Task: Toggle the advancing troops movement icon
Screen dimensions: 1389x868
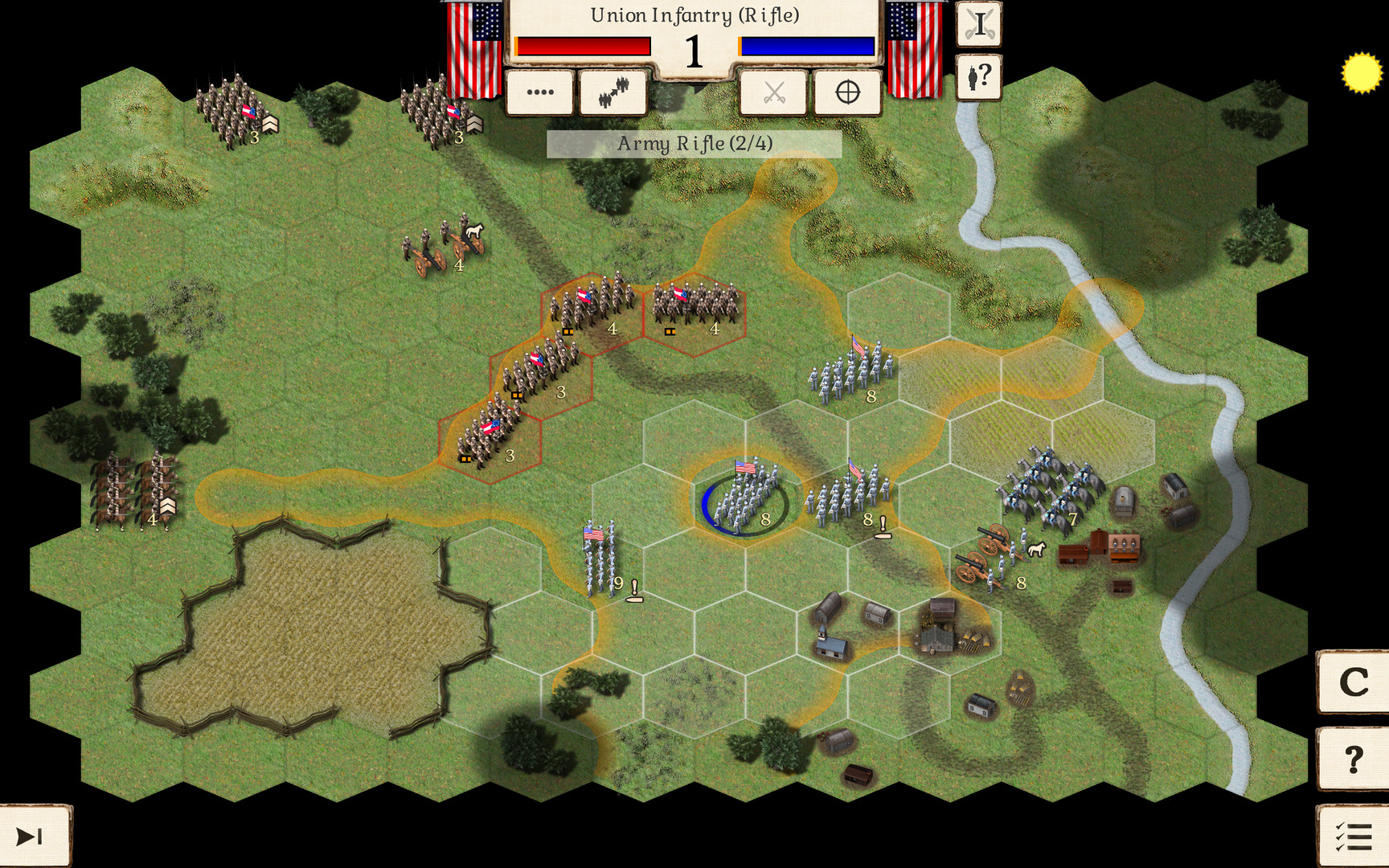Action: pos(613,91)
